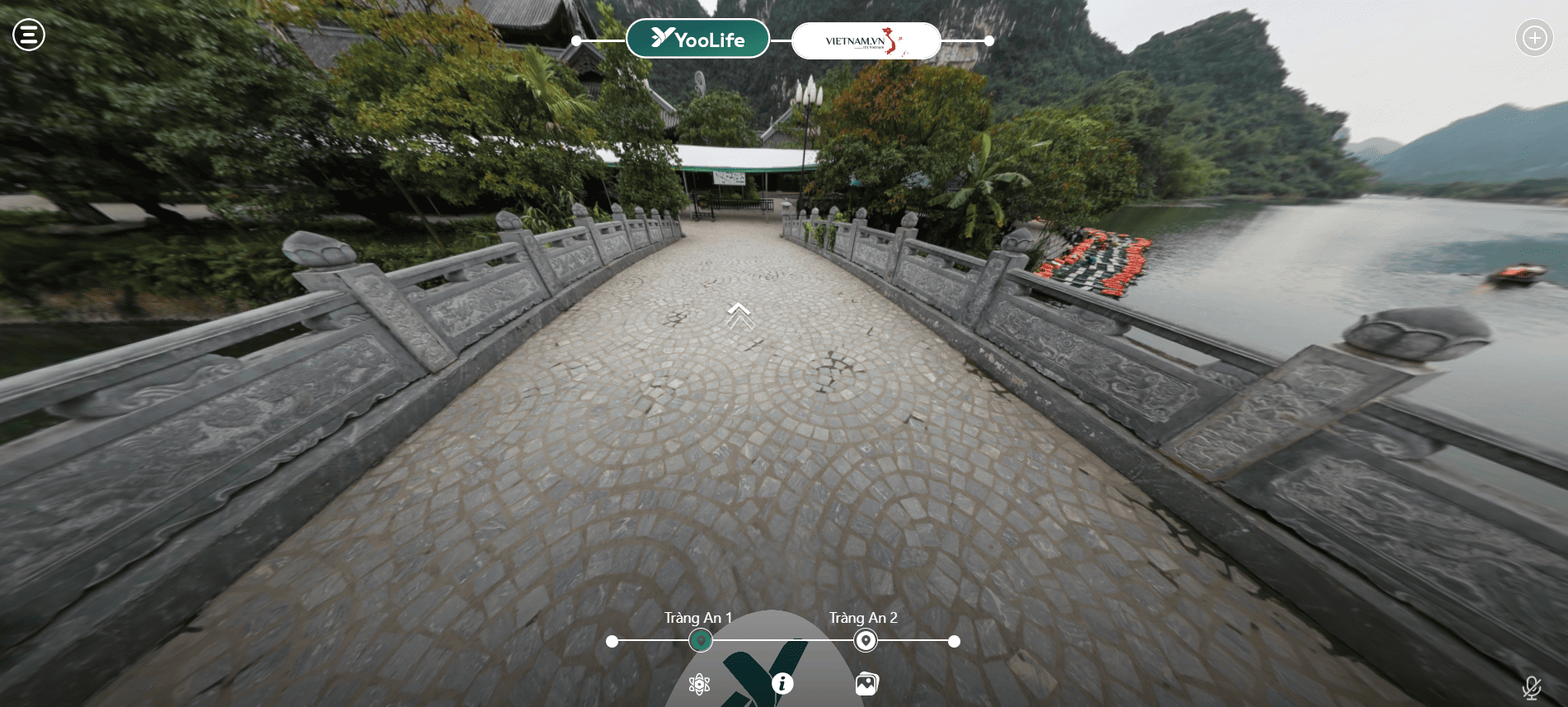
Task: Open the VIETNAM.VN logo link
Action: 865,40
